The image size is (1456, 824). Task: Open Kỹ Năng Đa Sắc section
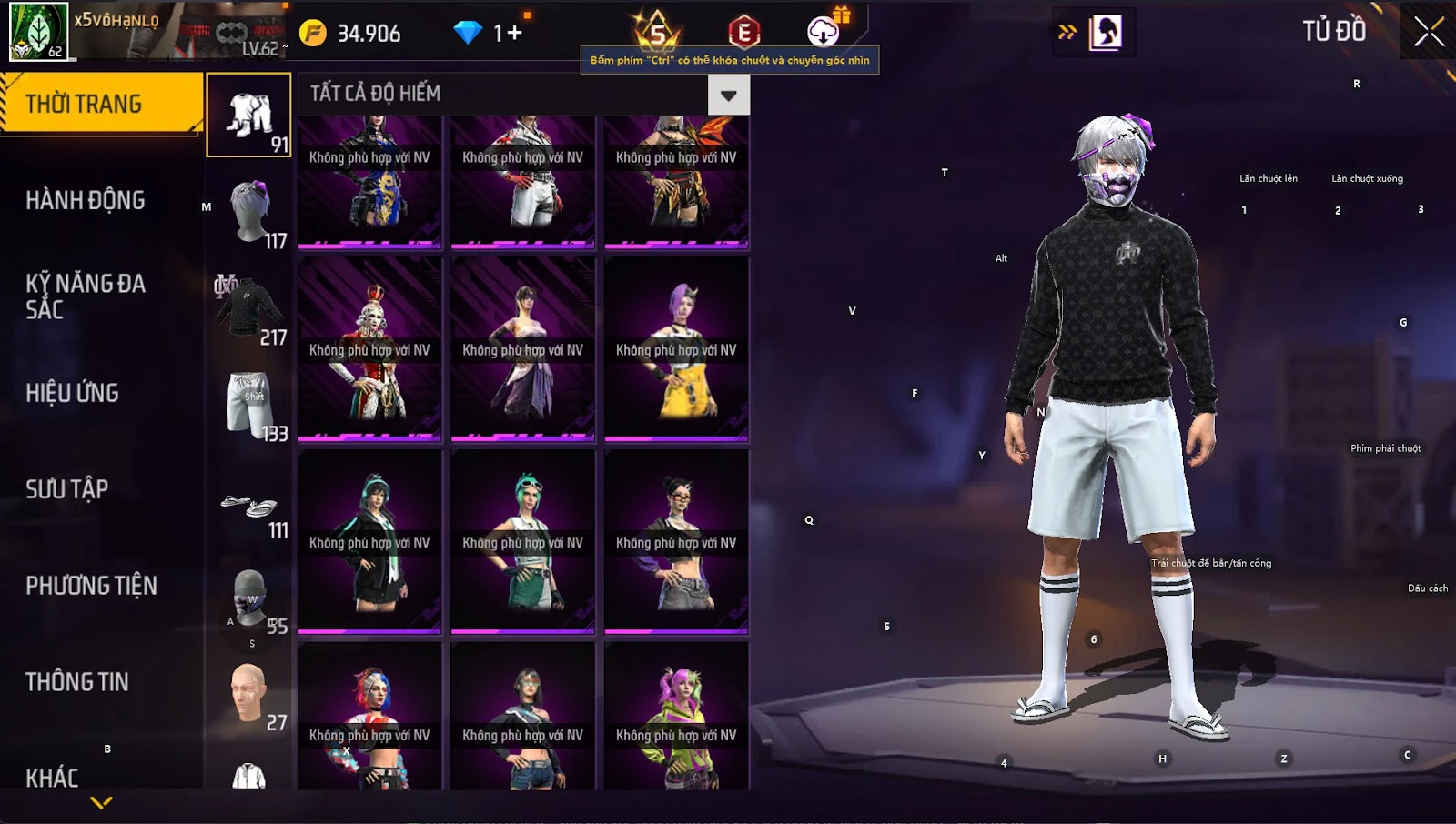coord(86,296)
